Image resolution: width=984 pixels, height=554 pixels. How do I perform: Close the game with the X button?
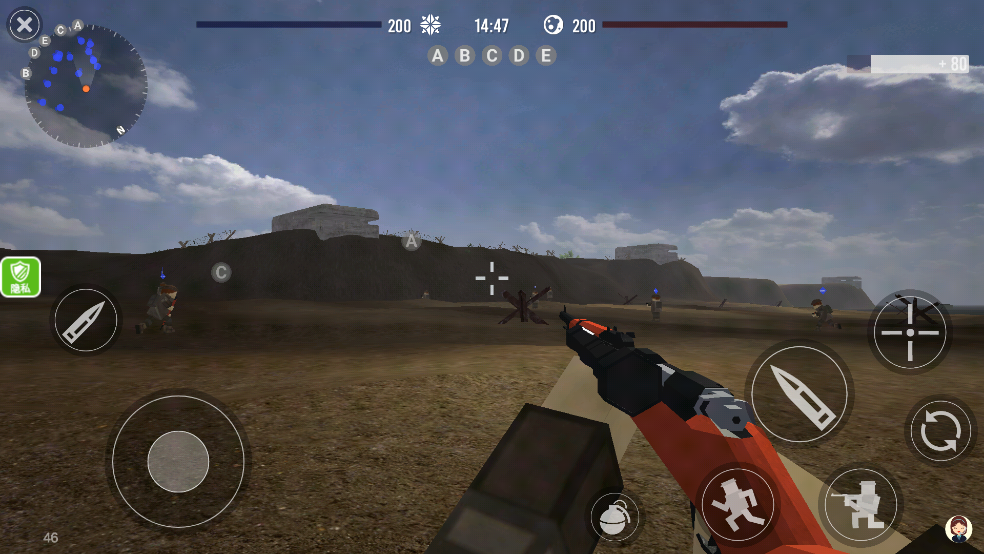(25, 24)
